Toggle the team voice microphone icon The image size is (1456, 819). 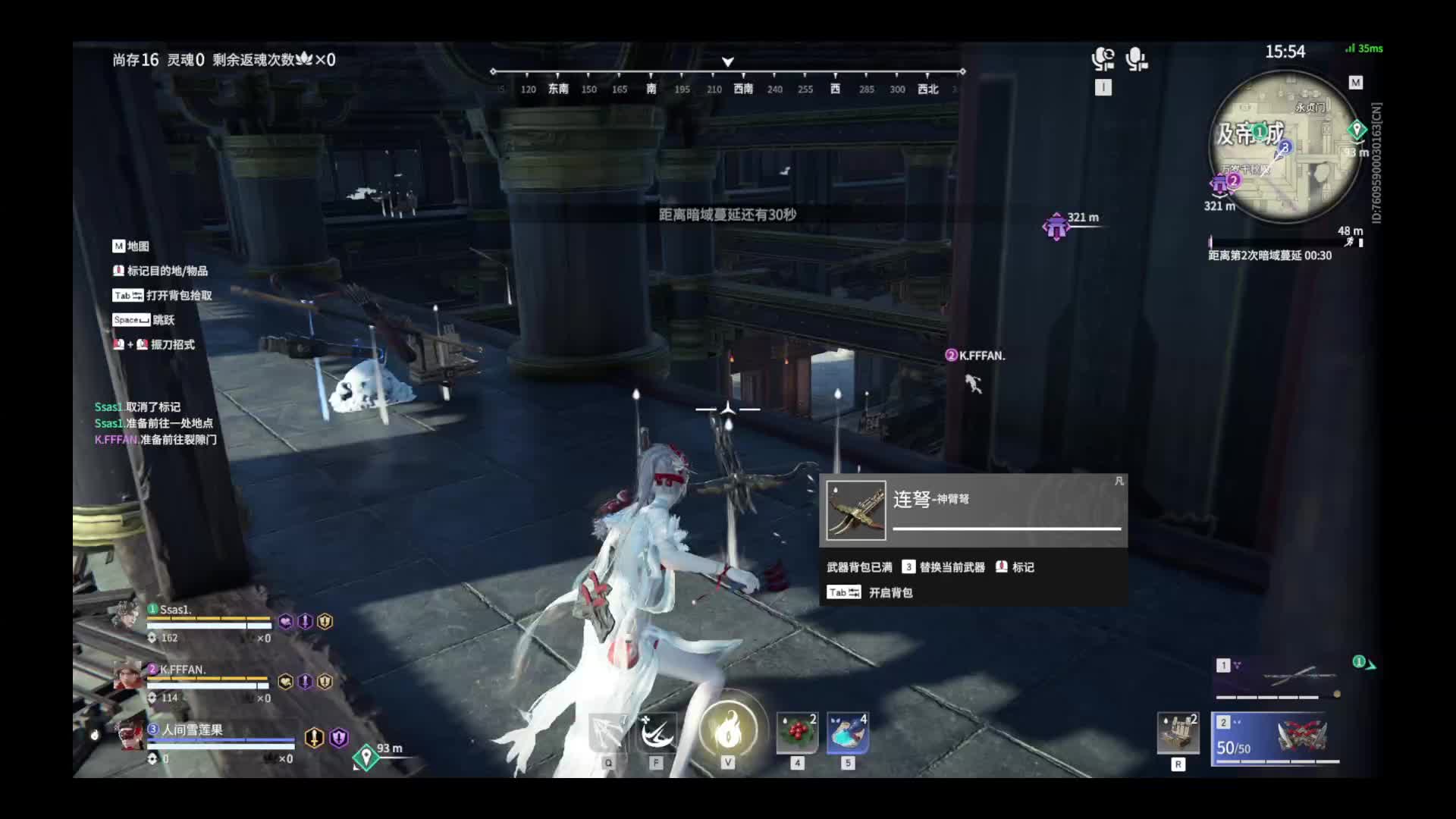tap(1103, 59)
